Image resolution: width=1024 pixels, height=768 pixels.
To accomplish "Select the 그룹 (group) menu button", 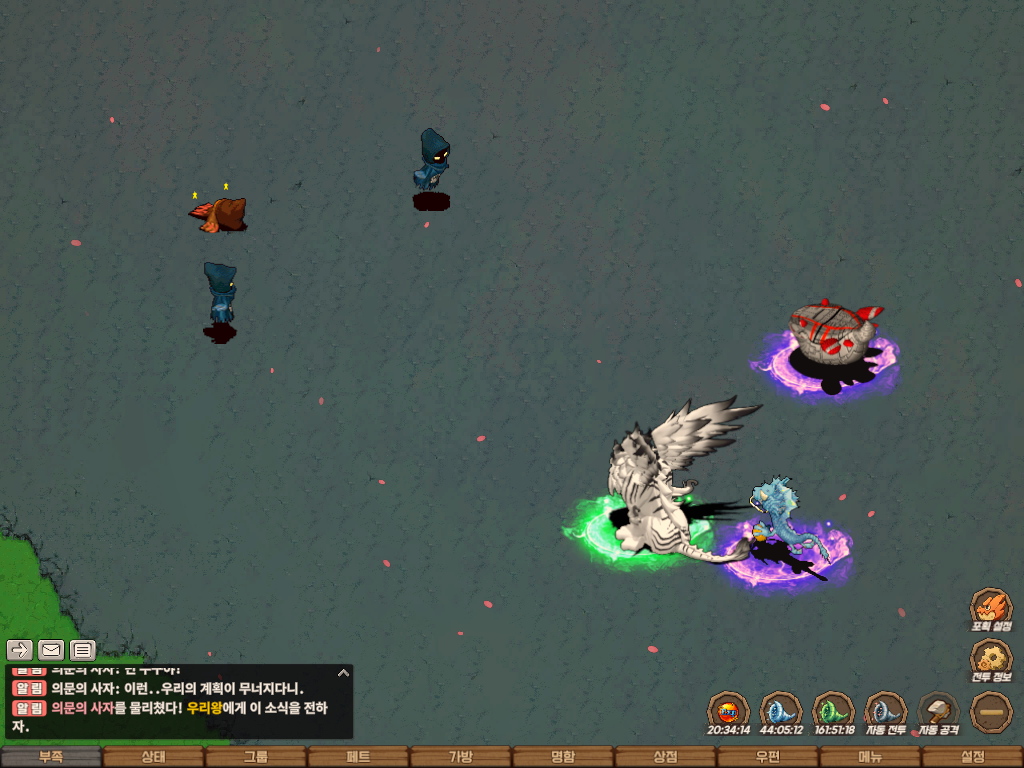I will tap(256, 757).
